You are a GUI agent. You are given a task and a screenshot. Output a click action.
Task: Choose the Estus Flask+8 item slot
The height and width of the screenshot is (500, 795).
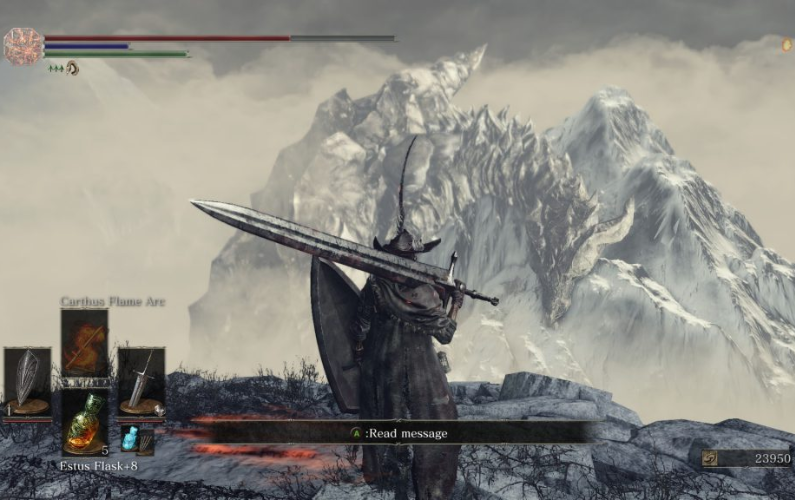pos(84,422)
